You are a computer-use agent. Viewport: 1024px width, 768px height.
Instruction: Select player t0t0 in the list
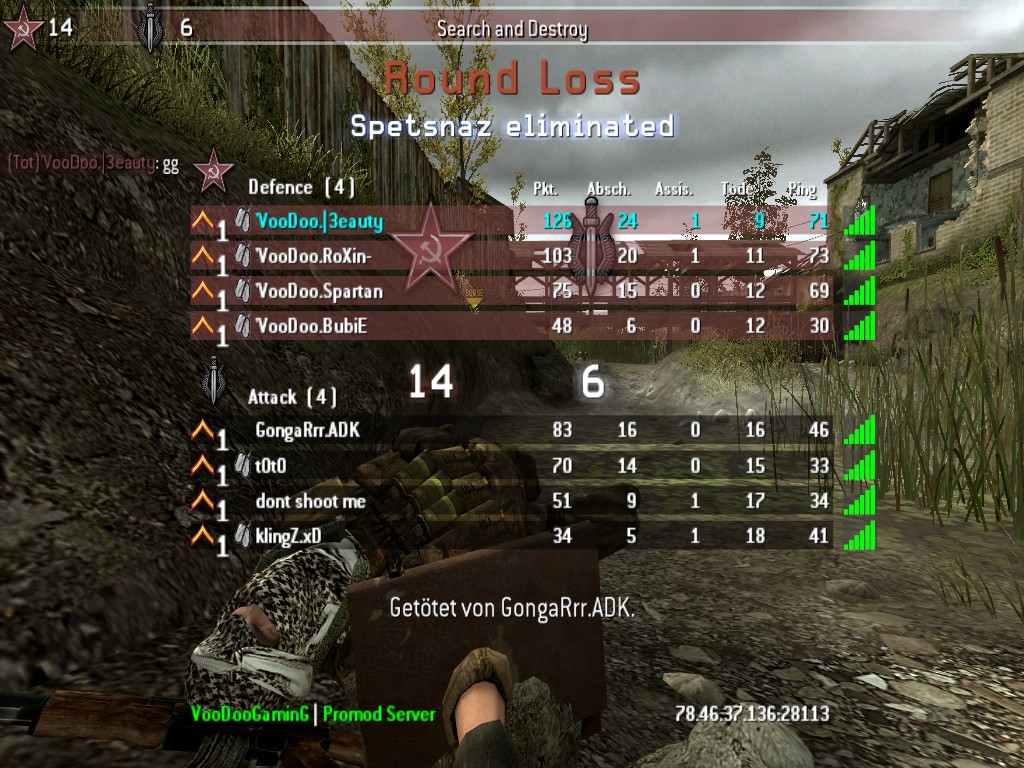tap(278, 466)
